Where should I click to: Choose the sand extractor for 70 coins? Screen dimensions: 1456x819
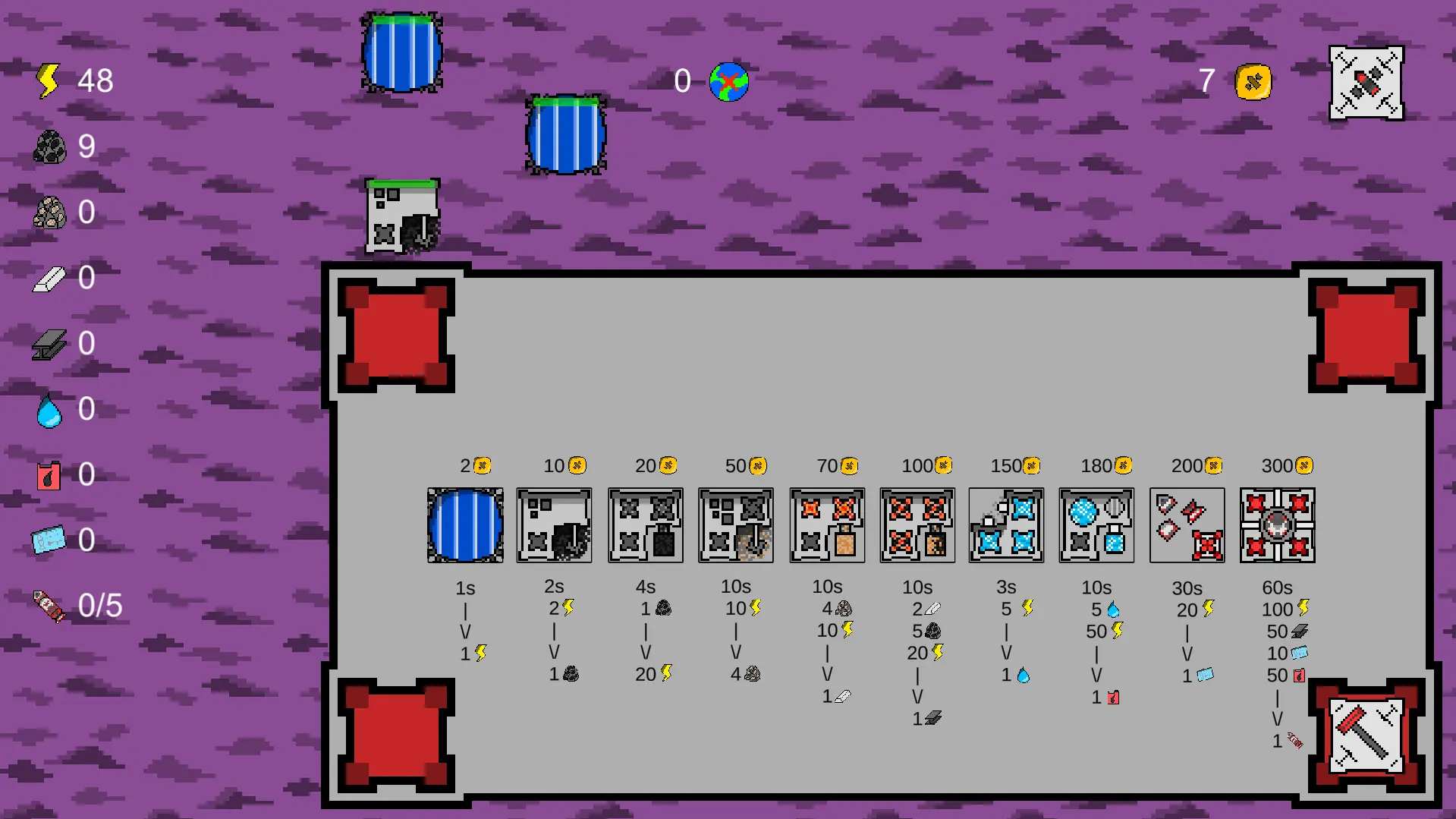[825, 525]
